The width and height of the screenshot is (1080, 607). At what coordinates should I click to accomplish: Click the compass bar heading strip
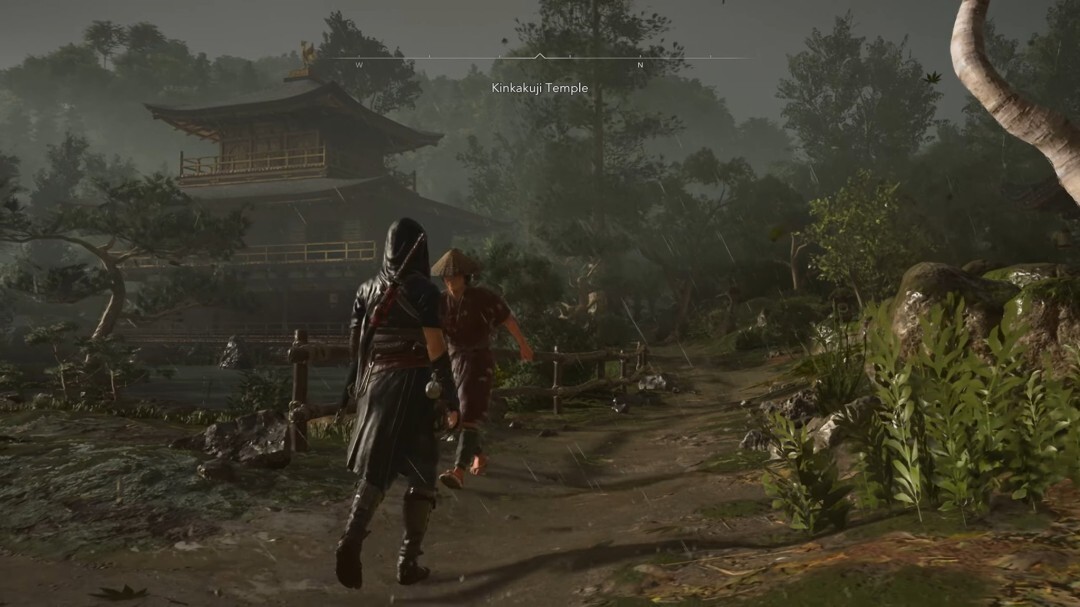pyautogui.click(x=539, y=62)
